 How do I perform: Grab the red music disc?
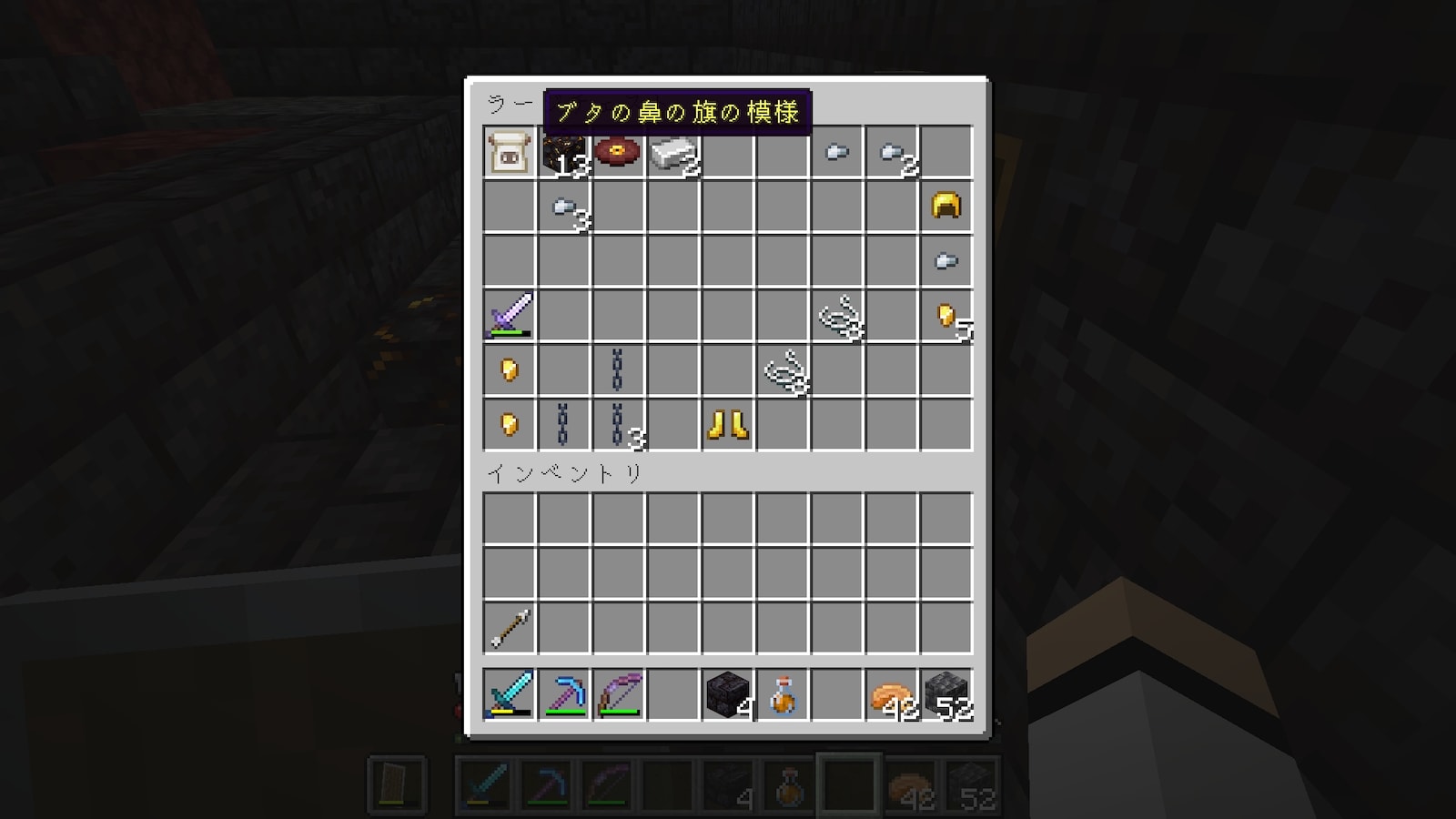tap(618, 151)
